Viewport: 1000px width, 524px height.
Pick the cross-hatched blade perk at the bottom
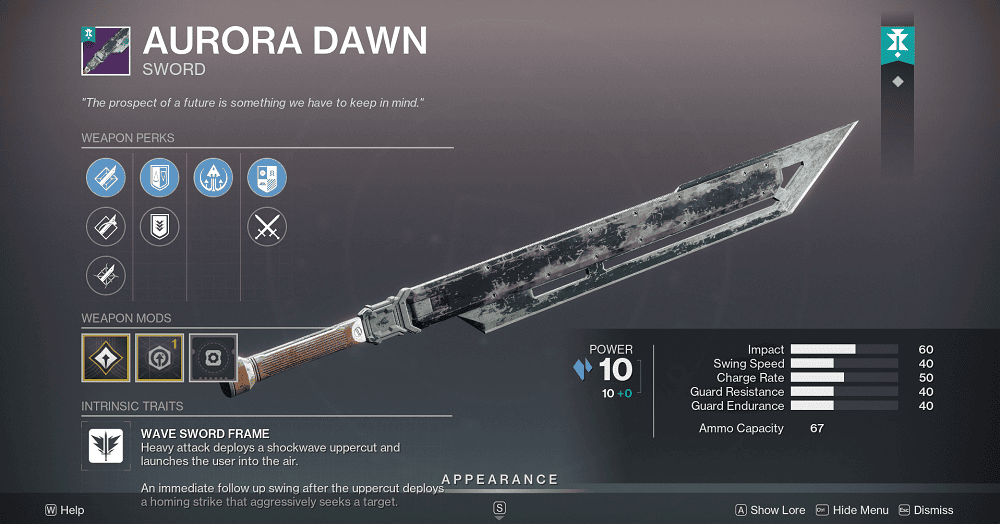coord(106,275)
